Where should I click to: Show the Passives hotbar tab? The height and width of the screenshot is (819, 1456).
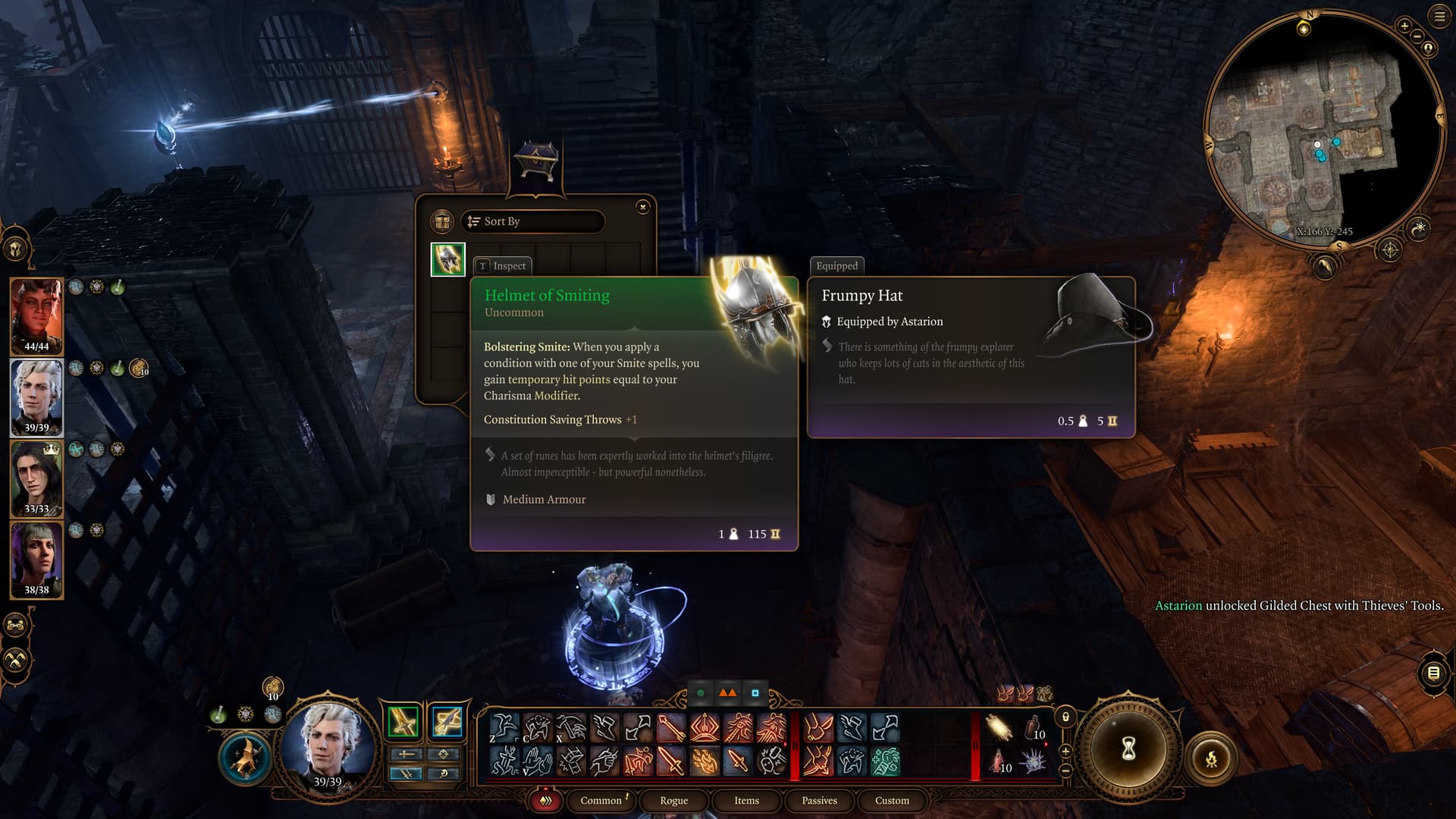coord(819,800)
